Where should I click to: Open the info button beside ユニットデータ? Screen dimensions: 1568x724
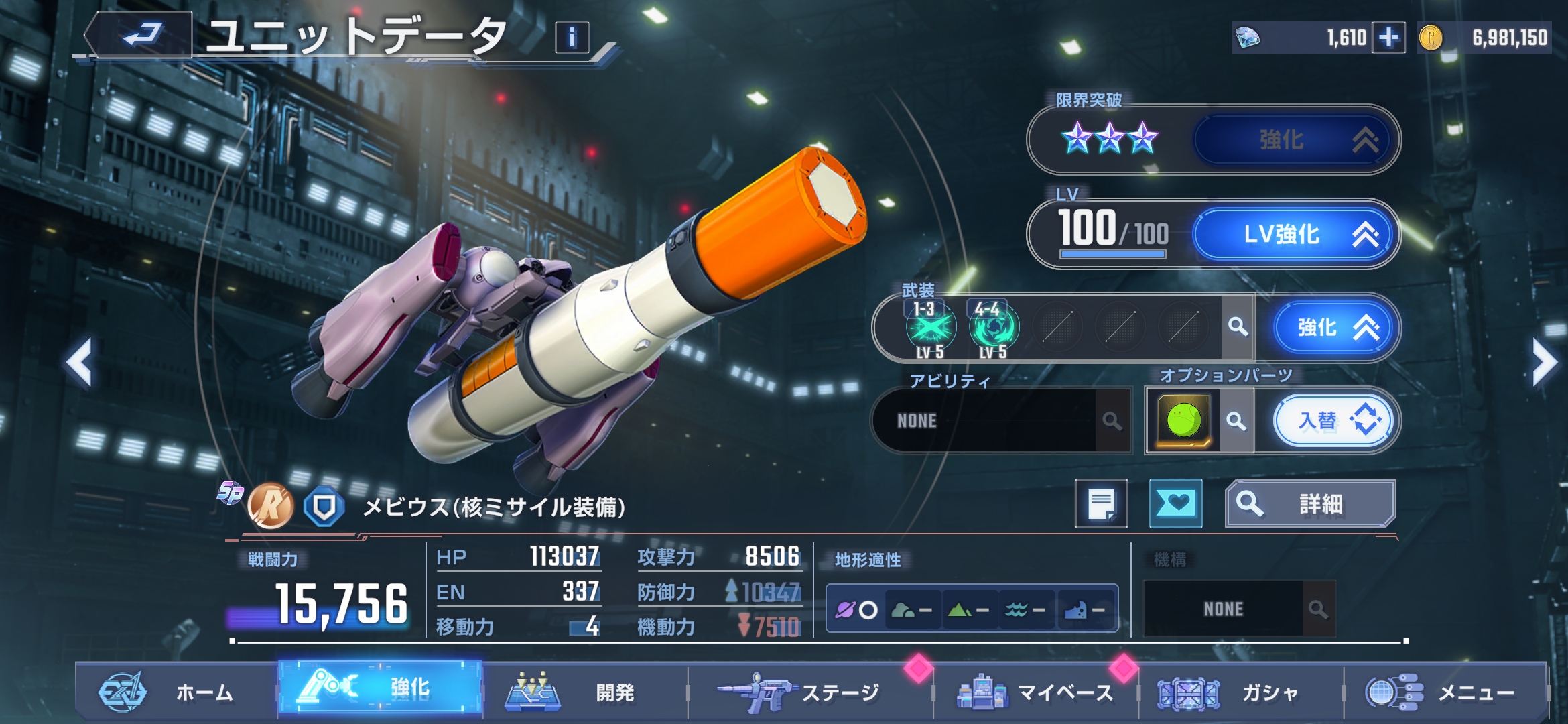[x=572, y=38]
